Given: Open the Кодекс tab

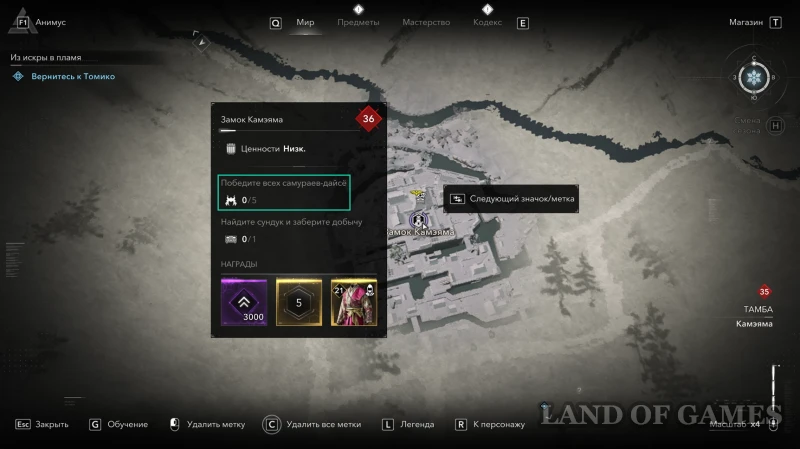Looking at the screenshot, I should click(x=487, y=22).
